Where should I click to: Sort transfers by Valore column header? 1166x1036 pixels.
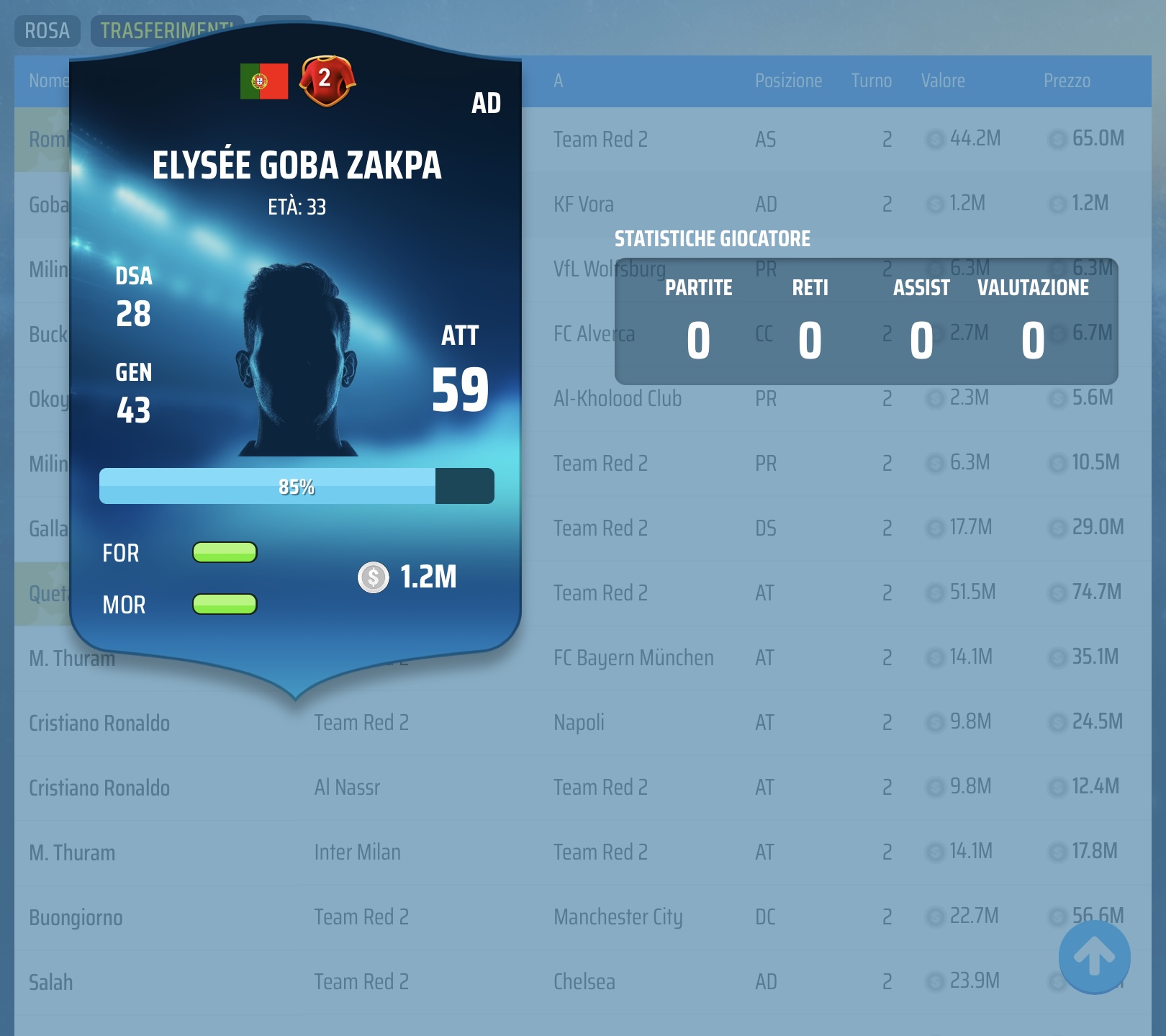(x=943, y=81)
